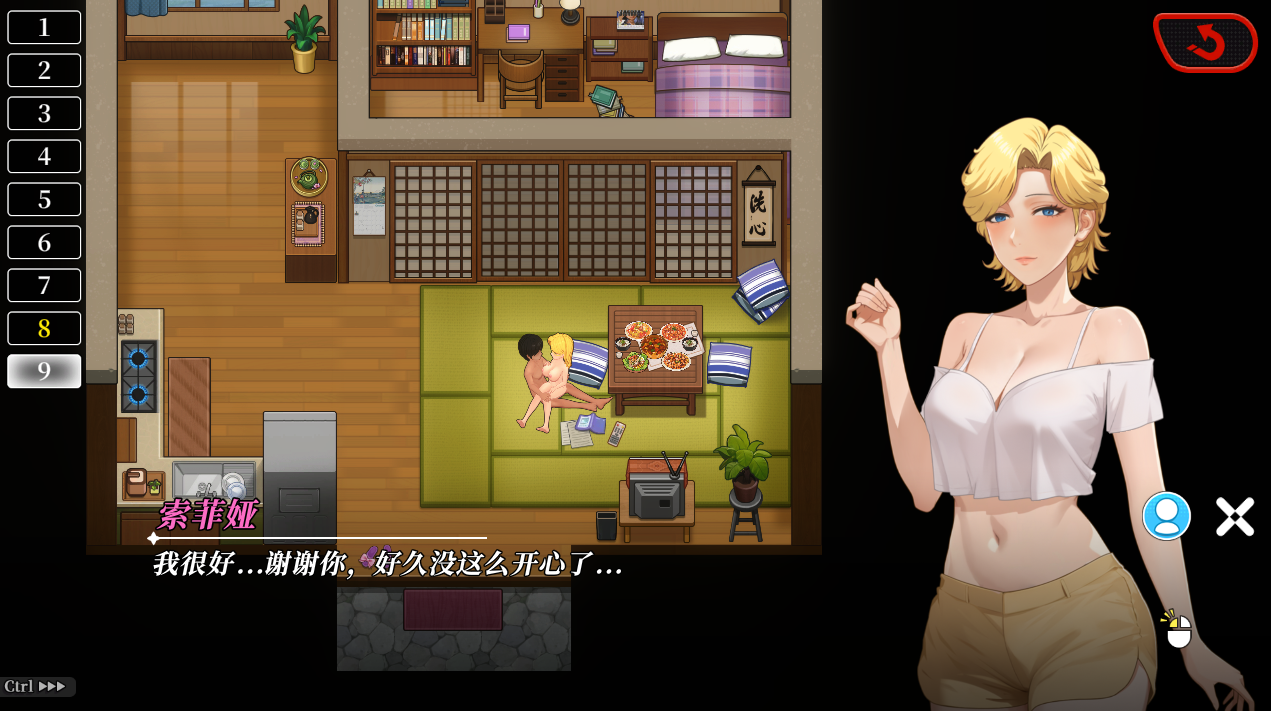
Task: Select scene number 5
Action: pyautogui.click(x=44, y=199)
